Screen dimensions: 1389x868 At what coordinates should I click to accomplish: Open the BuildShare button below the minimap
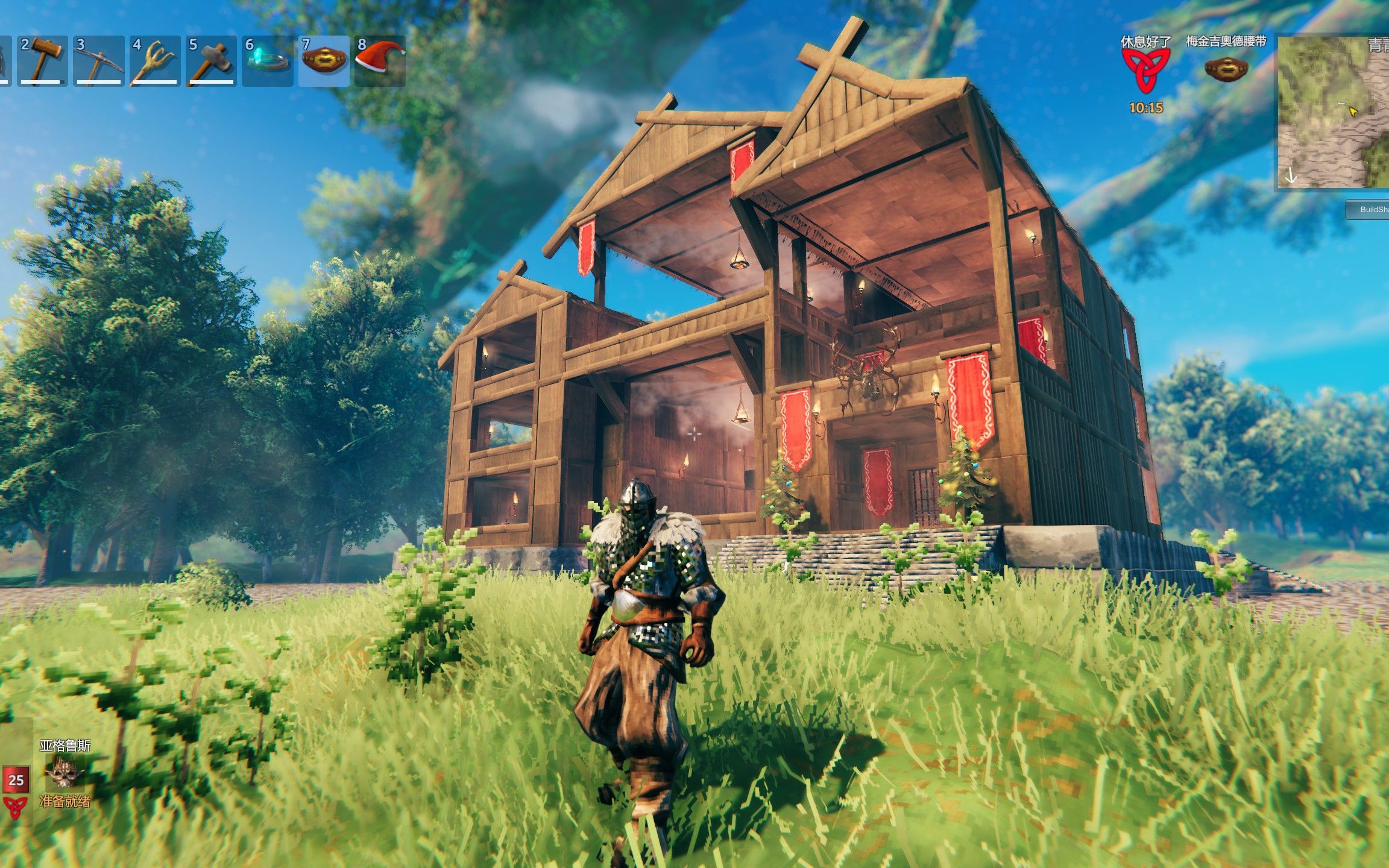tap(1370, 209)
